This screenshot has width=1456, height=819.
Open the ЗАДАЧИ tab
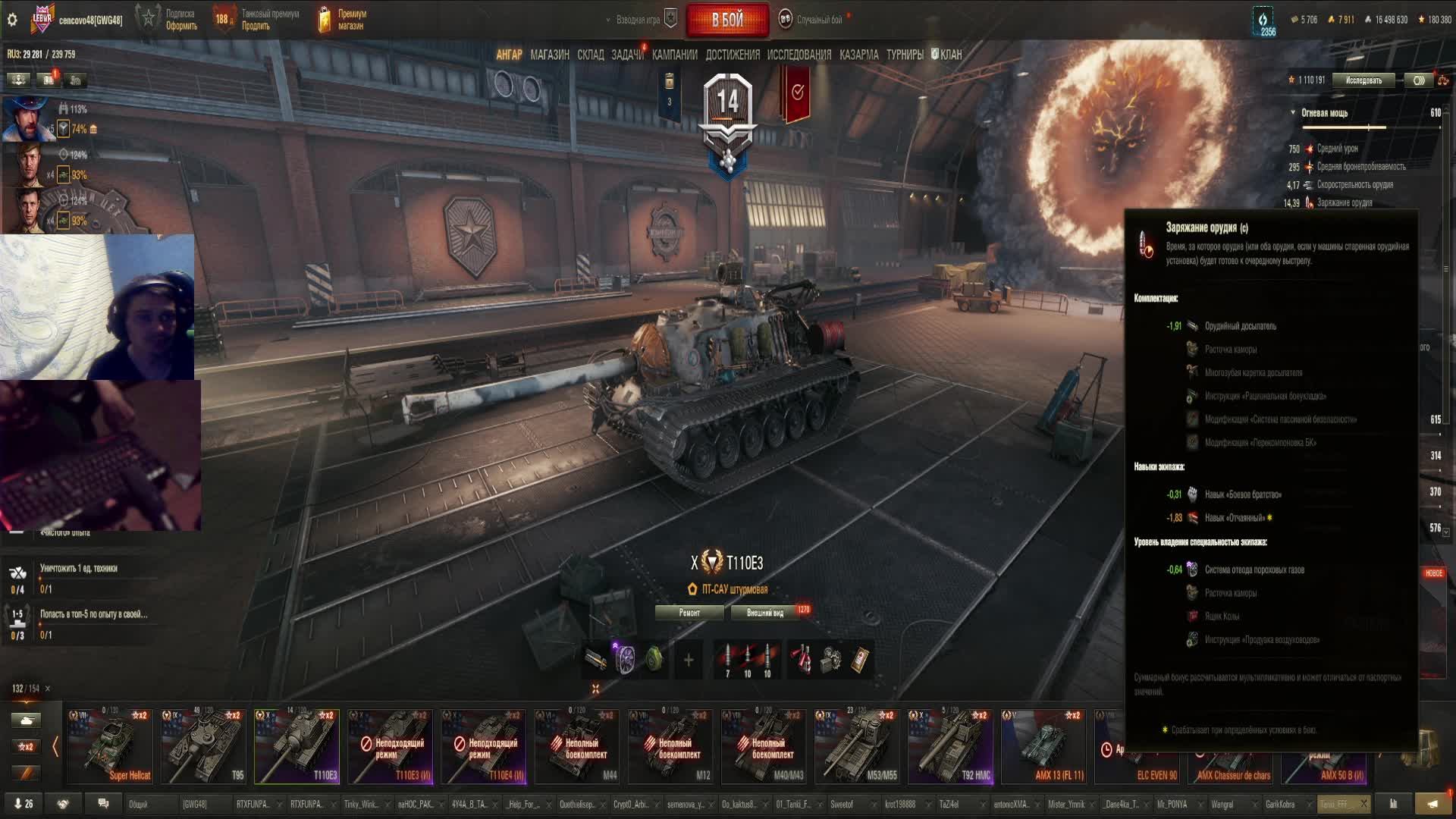[x=627, y=55]
